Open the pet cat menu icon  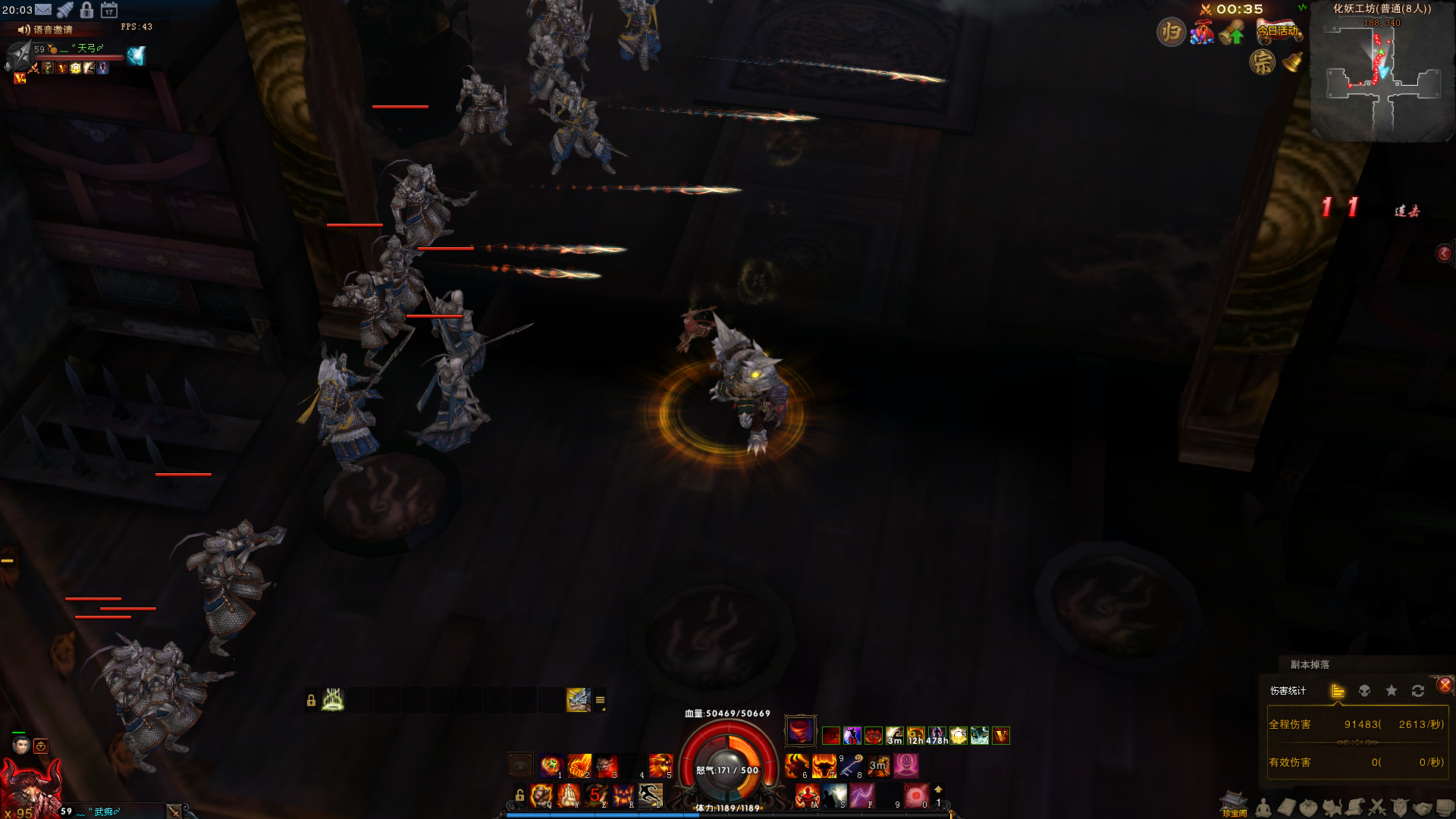[1332, 808]
